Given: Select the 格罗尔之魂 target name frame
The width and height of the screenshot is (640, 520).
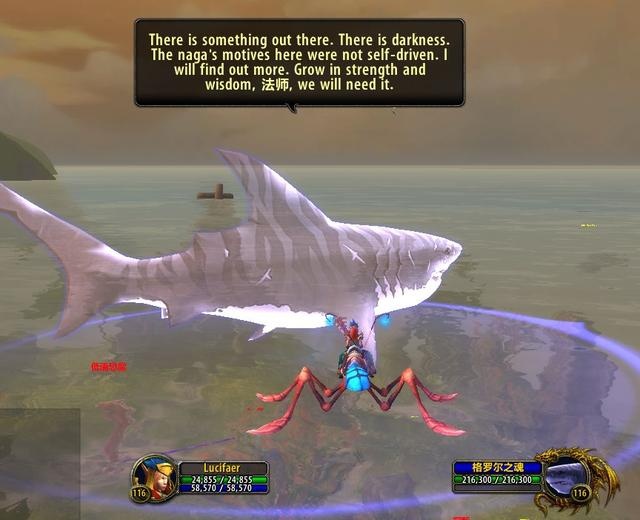Looking at the screenshot, I should click(497, 467).
